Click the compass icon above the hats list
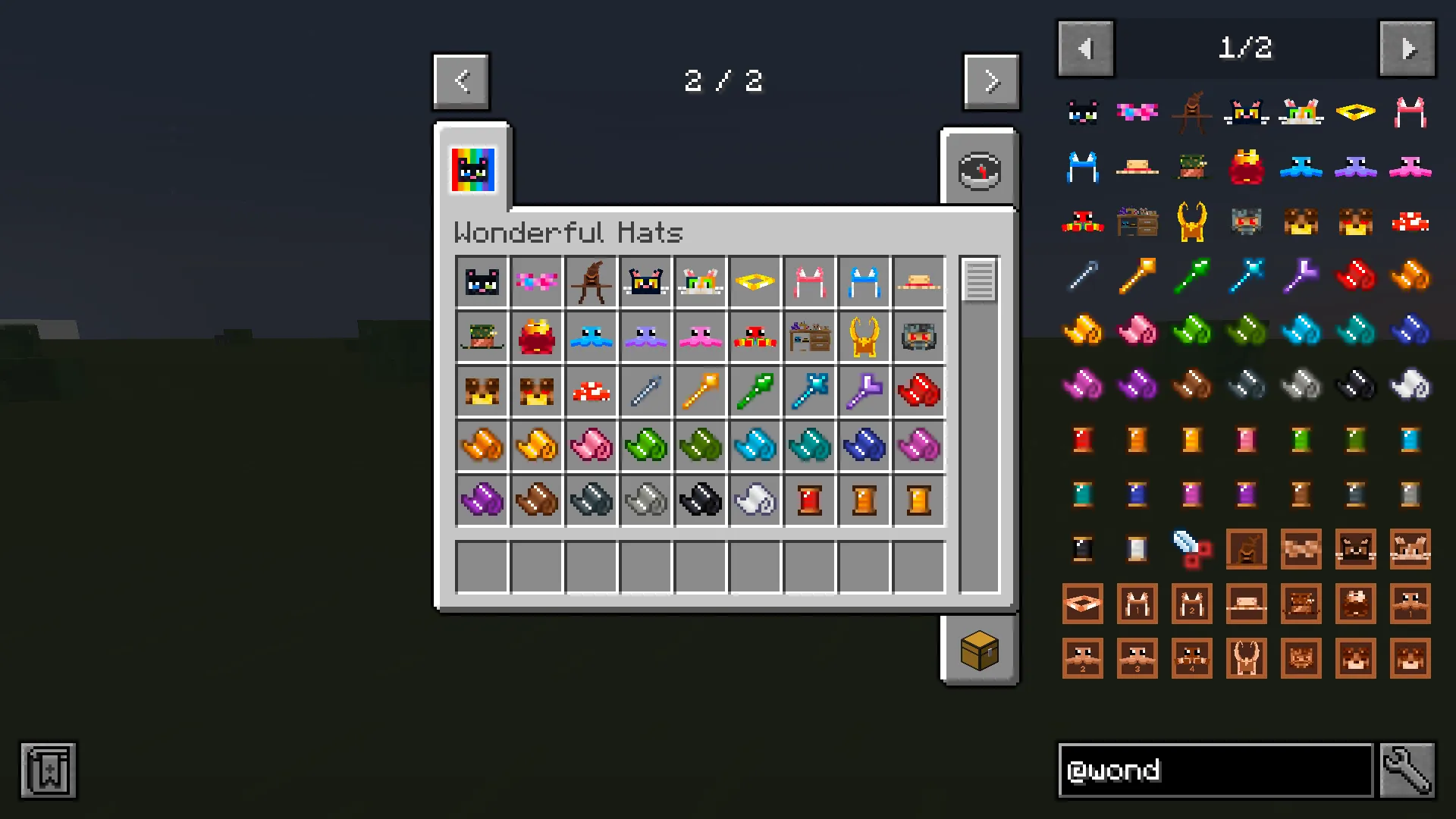The image size is (1456, 819). click(980, 169)
